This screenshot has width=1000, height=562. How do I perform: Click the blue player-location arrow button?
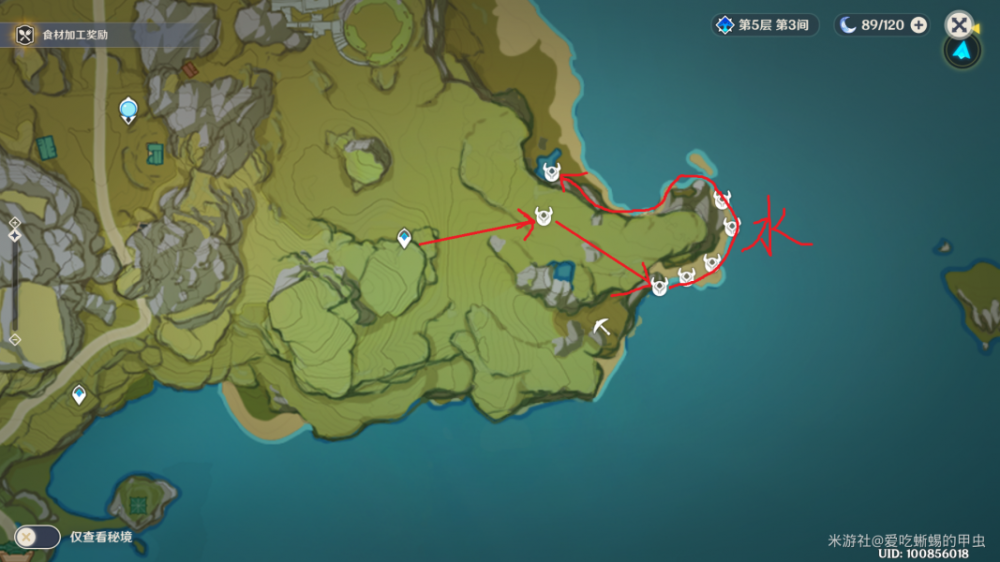961,52
